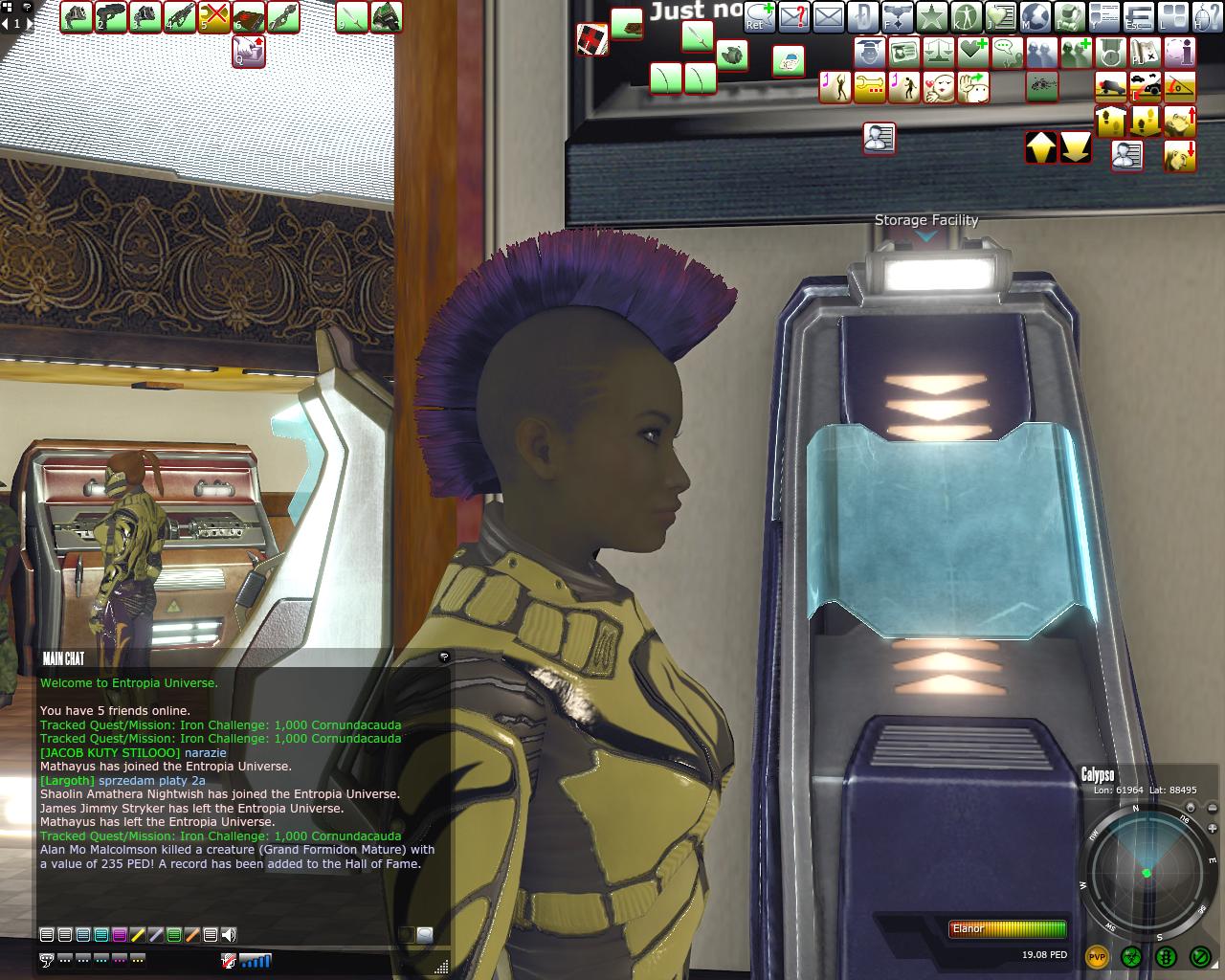Select the pistol in hotbar slot 2
This screenshot has width=1225, height=980.
tap(111, 16)
